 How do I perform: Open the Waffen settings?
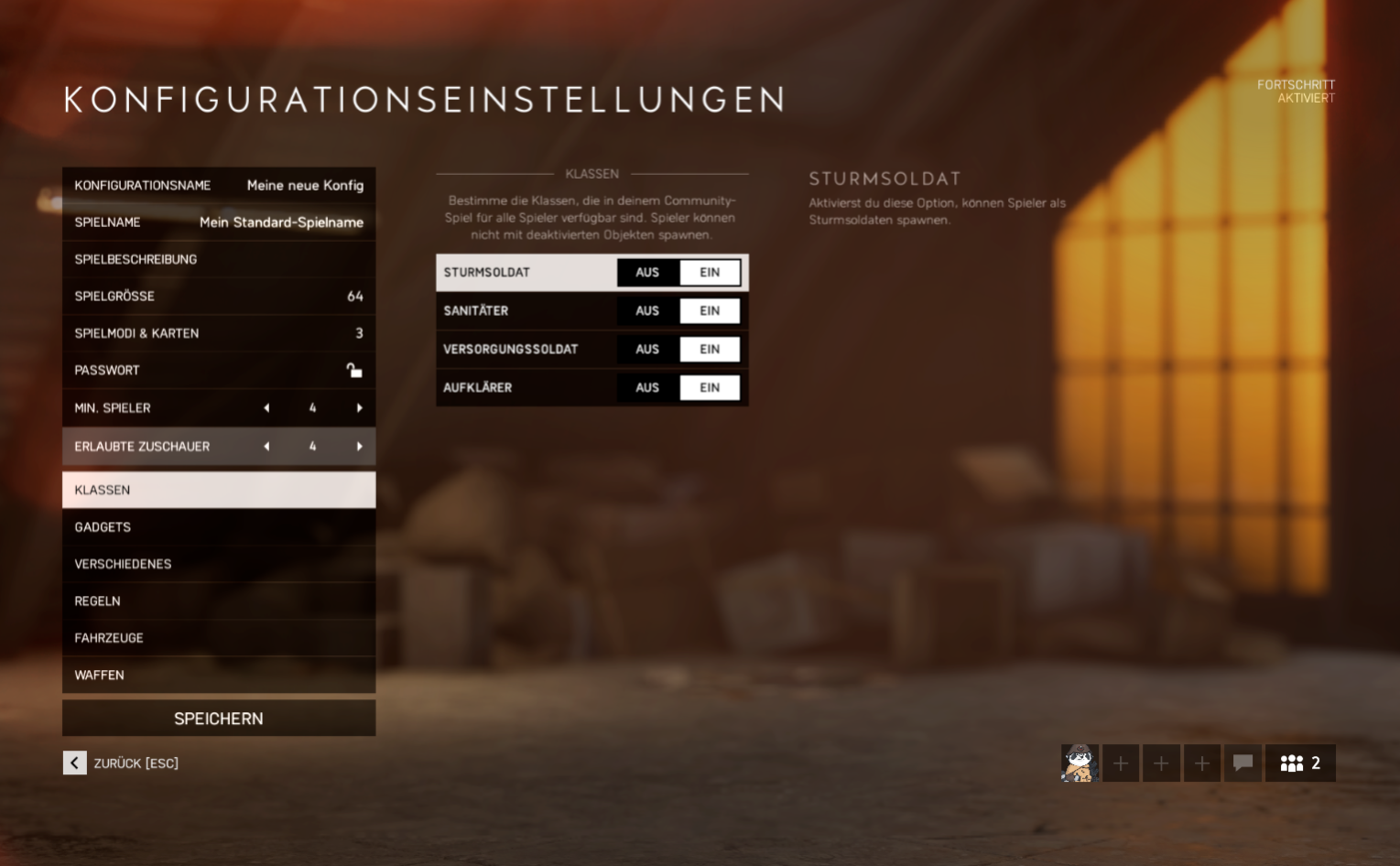(x=218, y=675)
